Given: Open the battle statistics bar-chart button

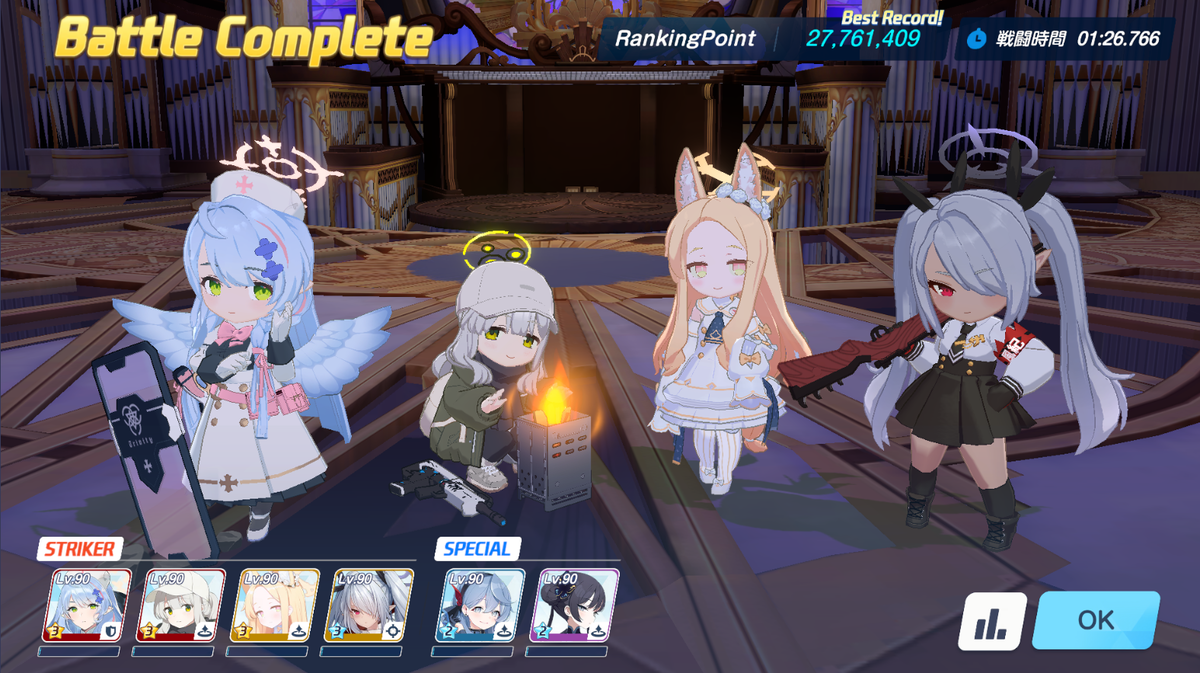Looking at the screenshot, I should tap(992, 622).
